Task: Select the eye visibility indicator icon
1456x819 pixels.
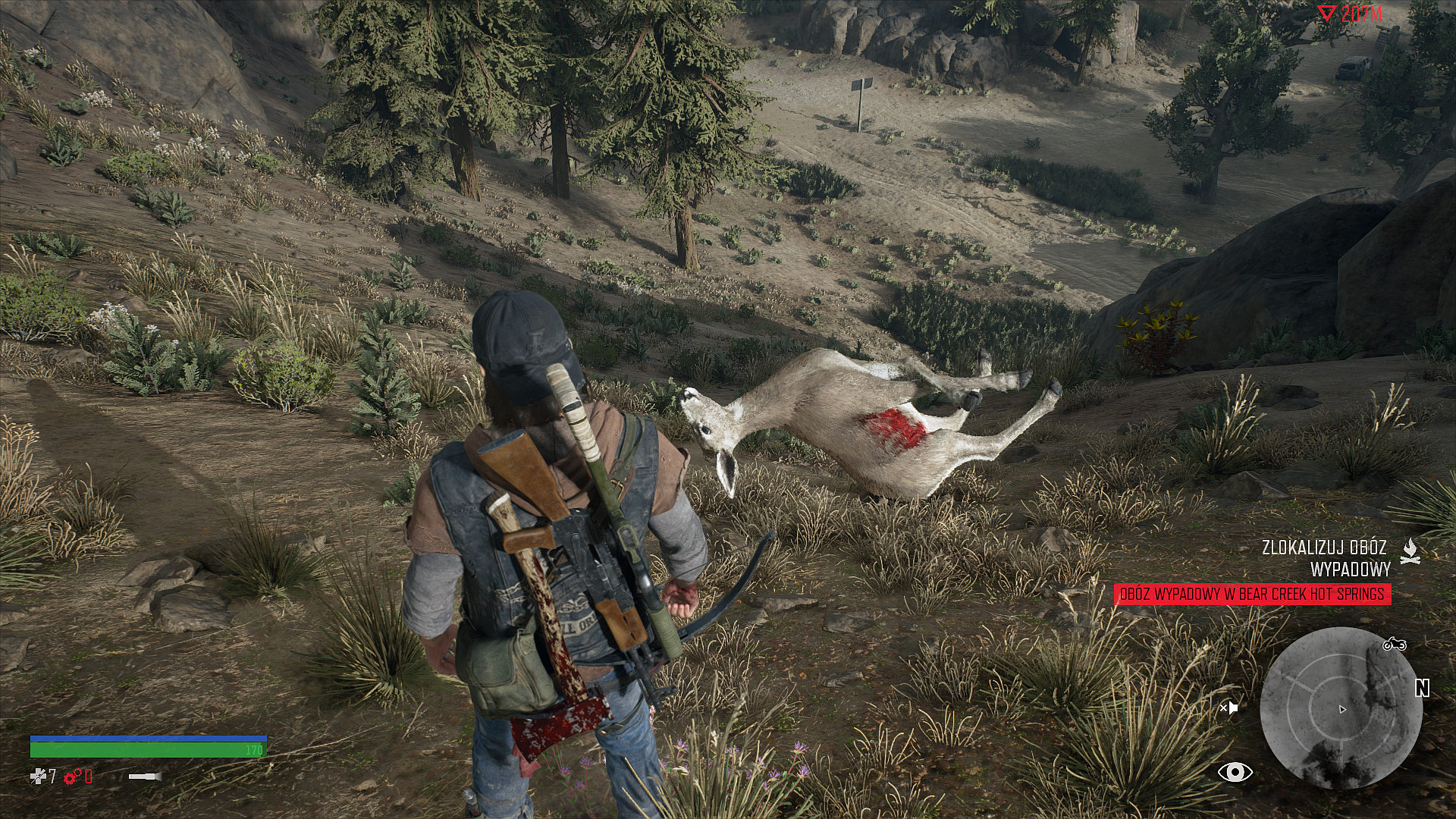Action: (1235, 773)
